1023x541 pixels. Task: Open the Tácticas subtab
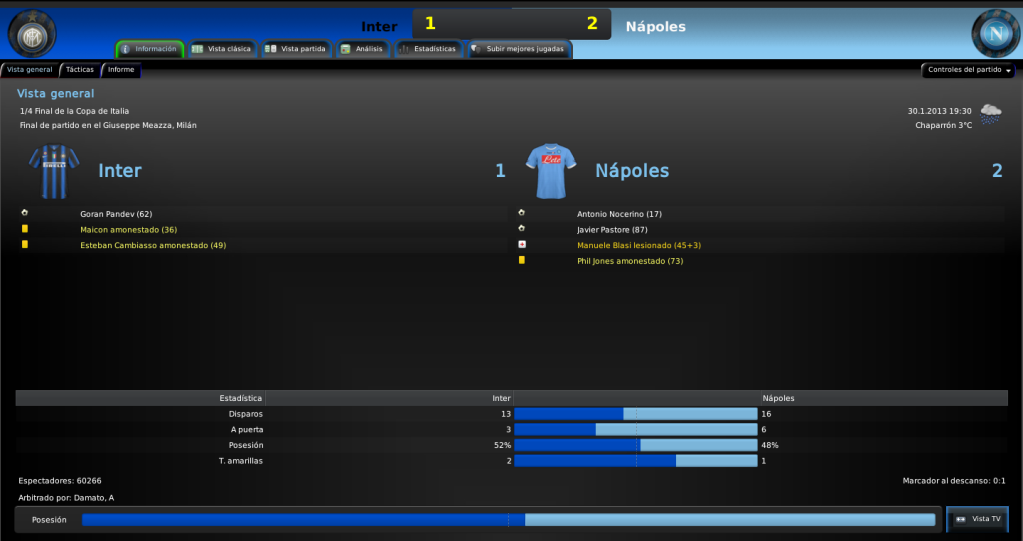point(80,70)
